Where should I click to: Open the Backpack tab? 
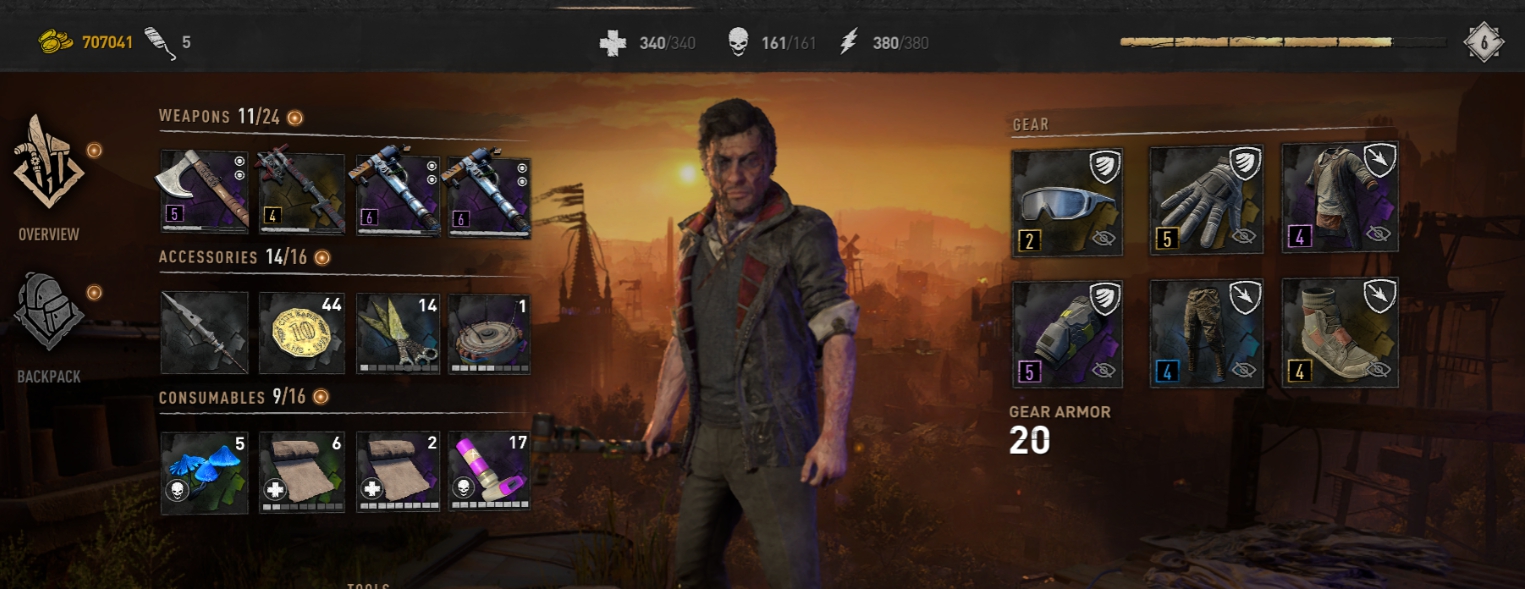pos(48,323)
